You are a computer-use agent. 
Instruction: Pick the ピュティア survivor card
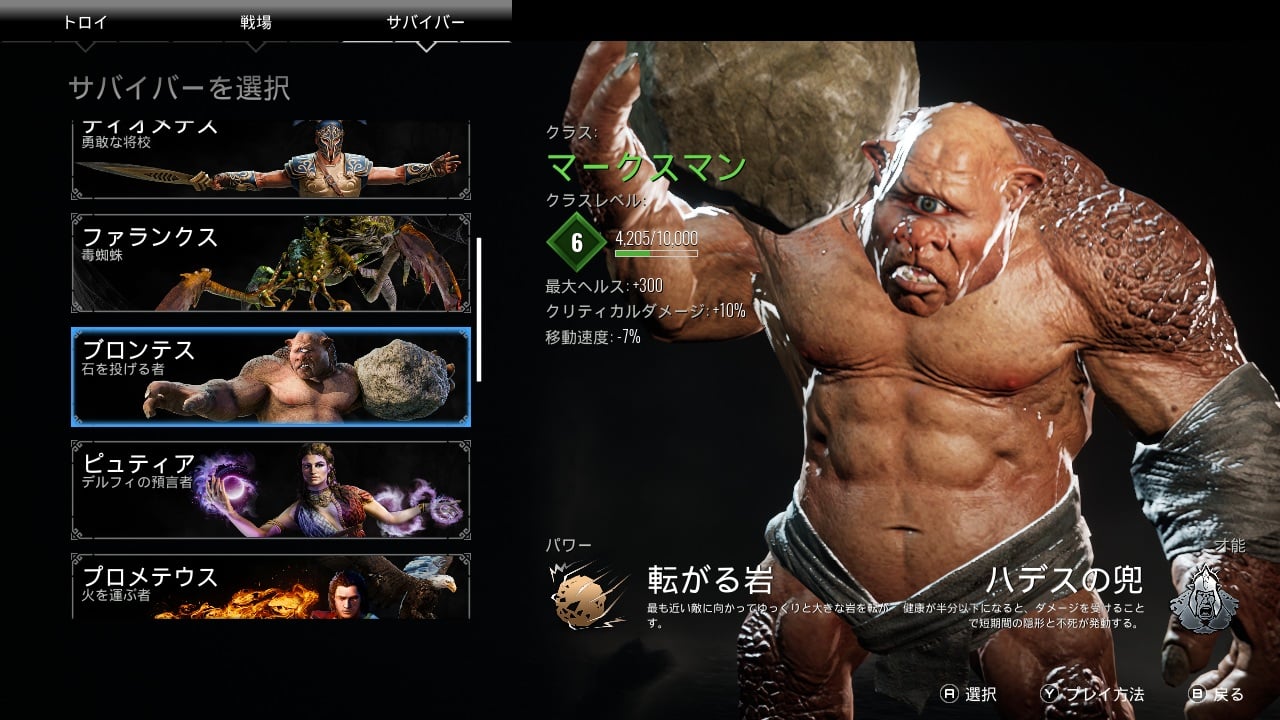pos(270,490)
